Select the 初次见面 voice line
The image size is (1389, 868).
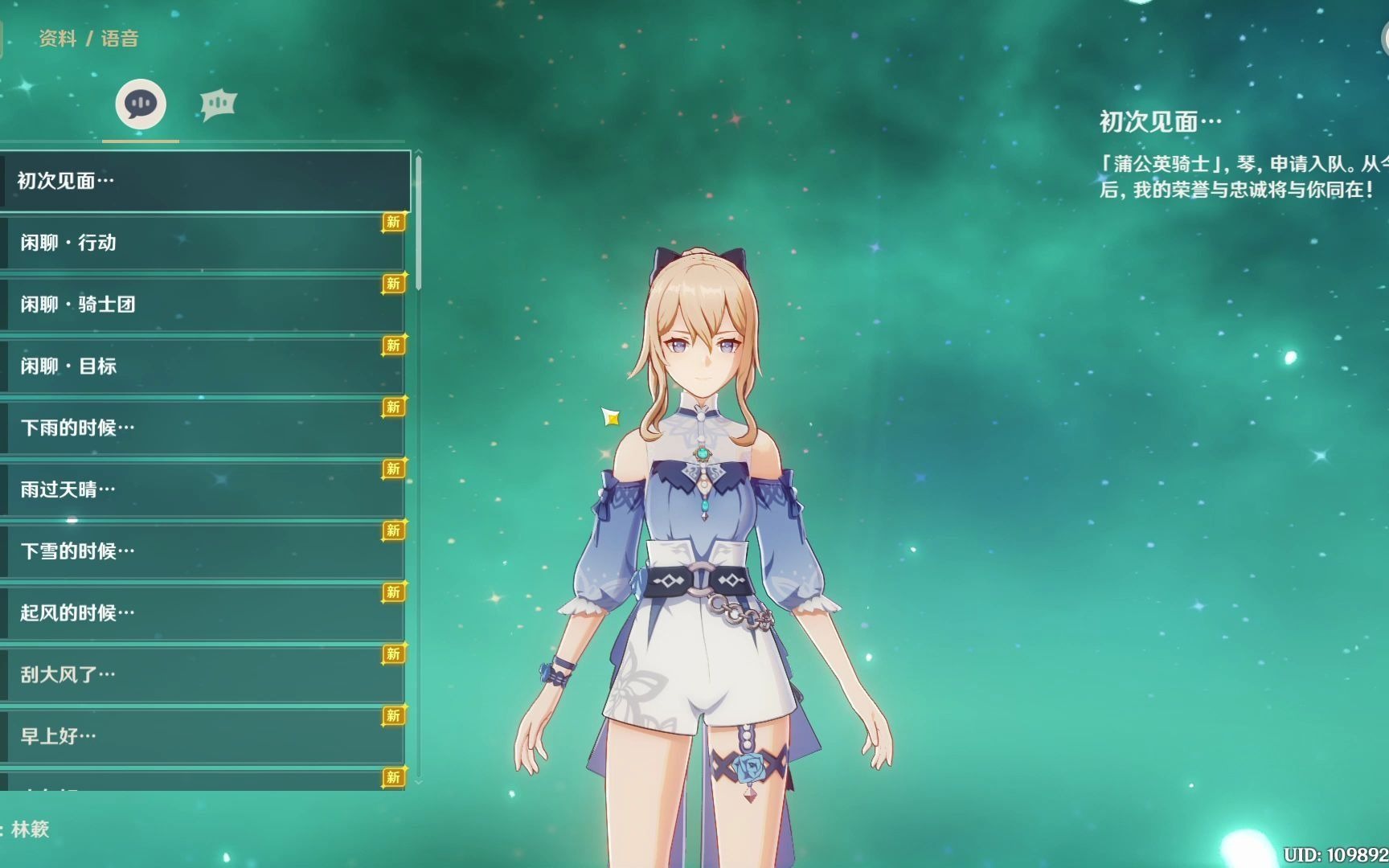205,181
